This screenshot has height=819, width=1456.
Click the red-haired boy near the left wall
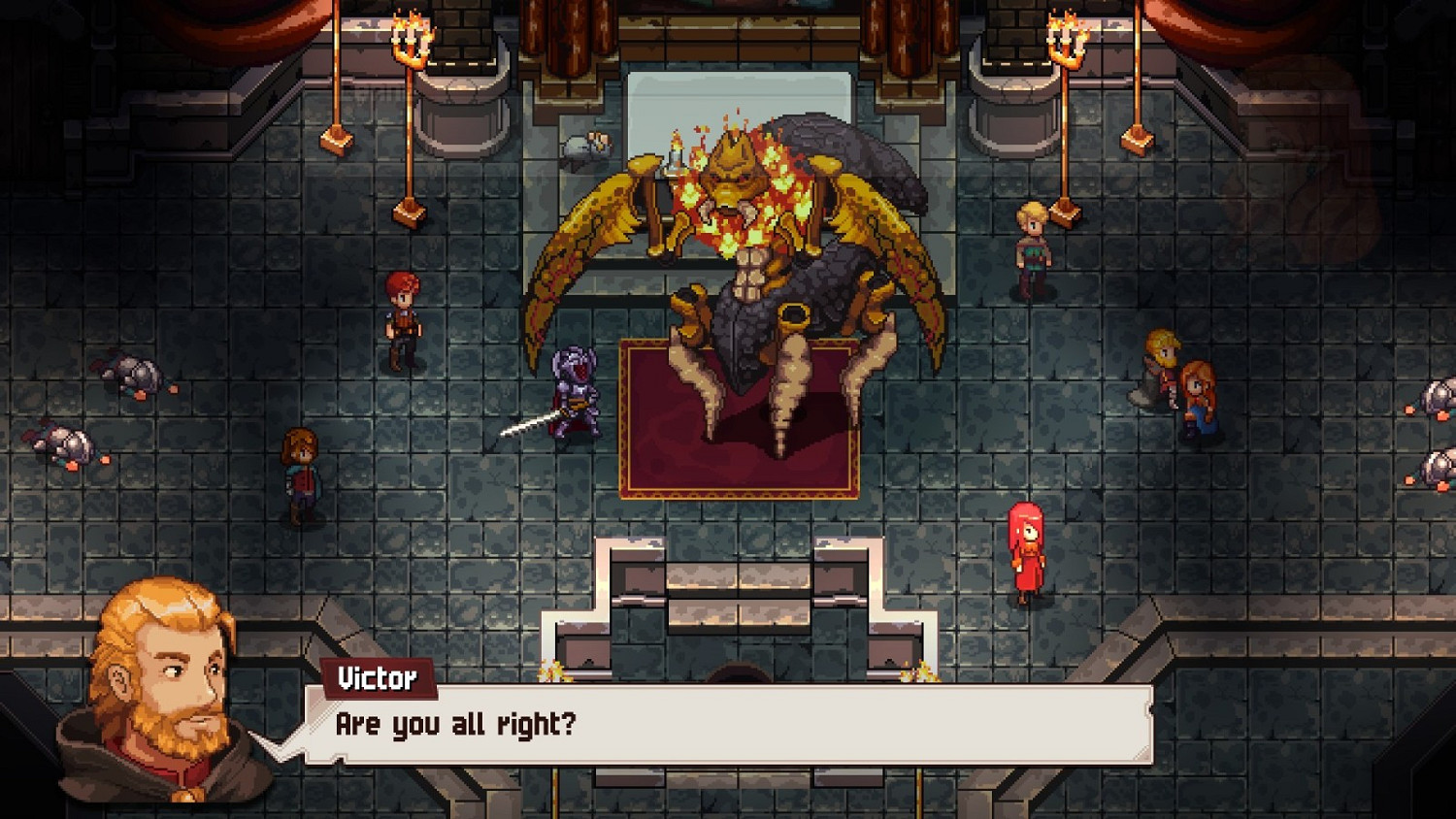[403, 311]
